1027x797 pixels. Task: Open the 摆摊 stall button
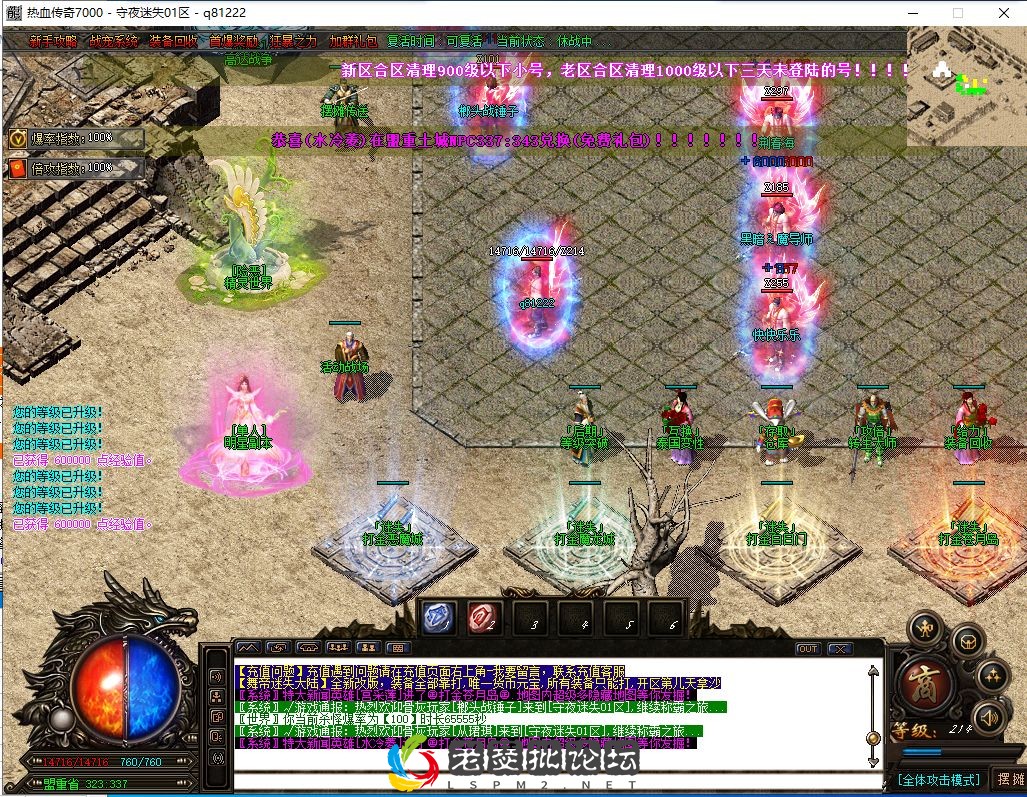coord(1008,779)
